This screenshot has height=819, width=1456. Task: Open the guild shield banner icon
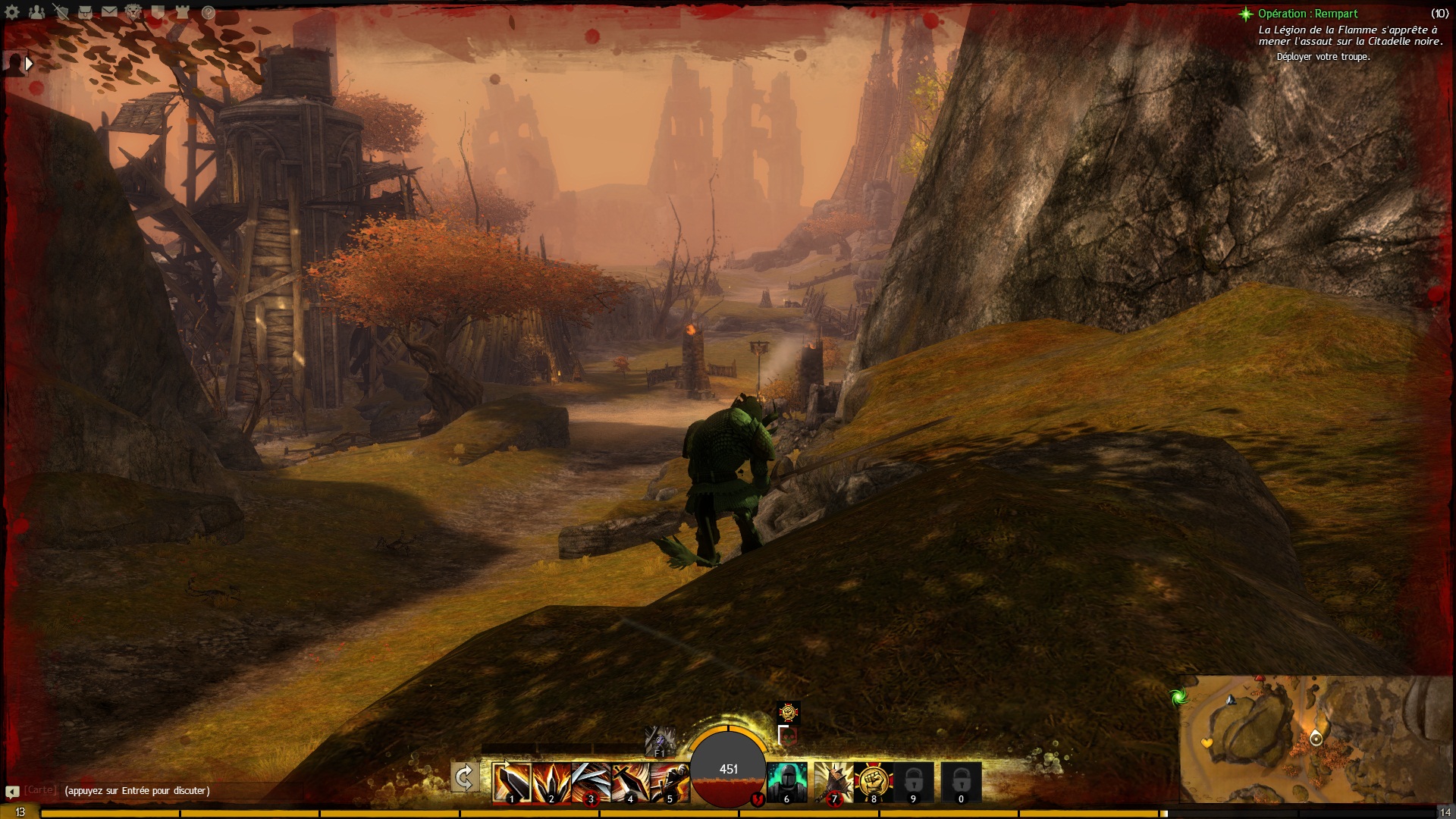click(x=158, y=12)
